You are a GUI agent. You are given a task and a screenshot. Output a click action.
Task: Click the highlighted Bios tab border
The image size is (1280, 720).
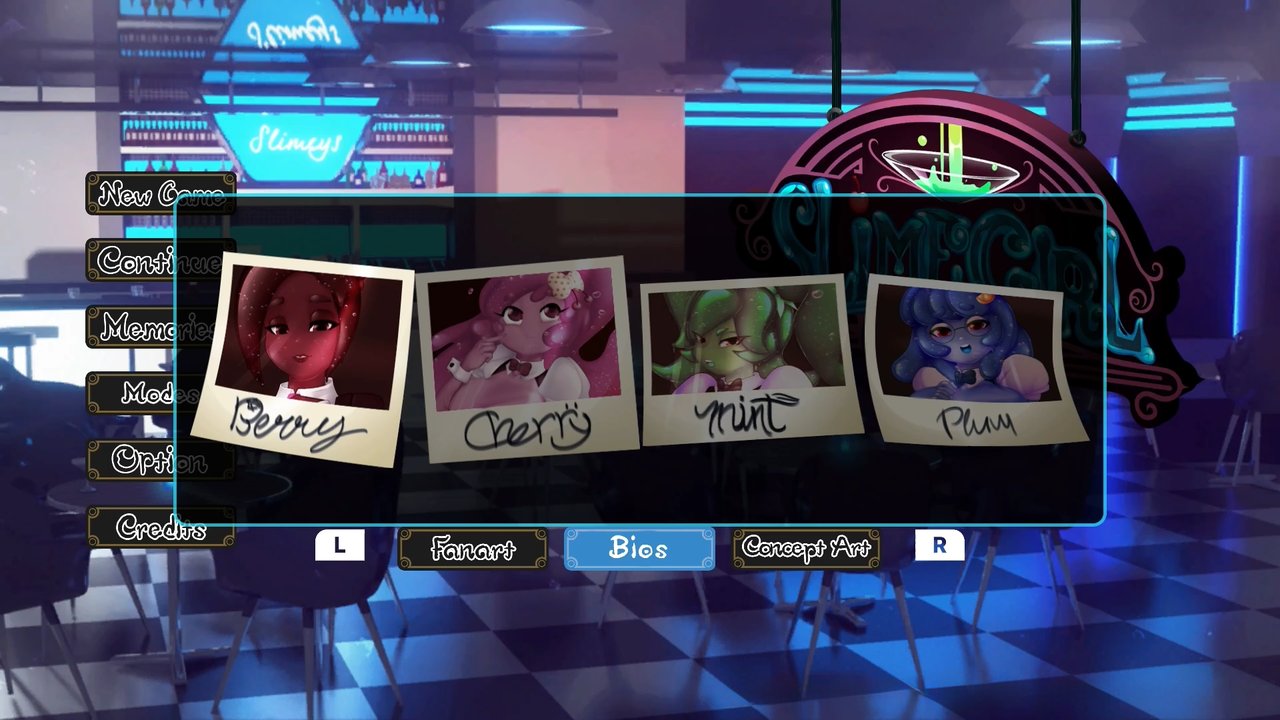pos(639,530)
